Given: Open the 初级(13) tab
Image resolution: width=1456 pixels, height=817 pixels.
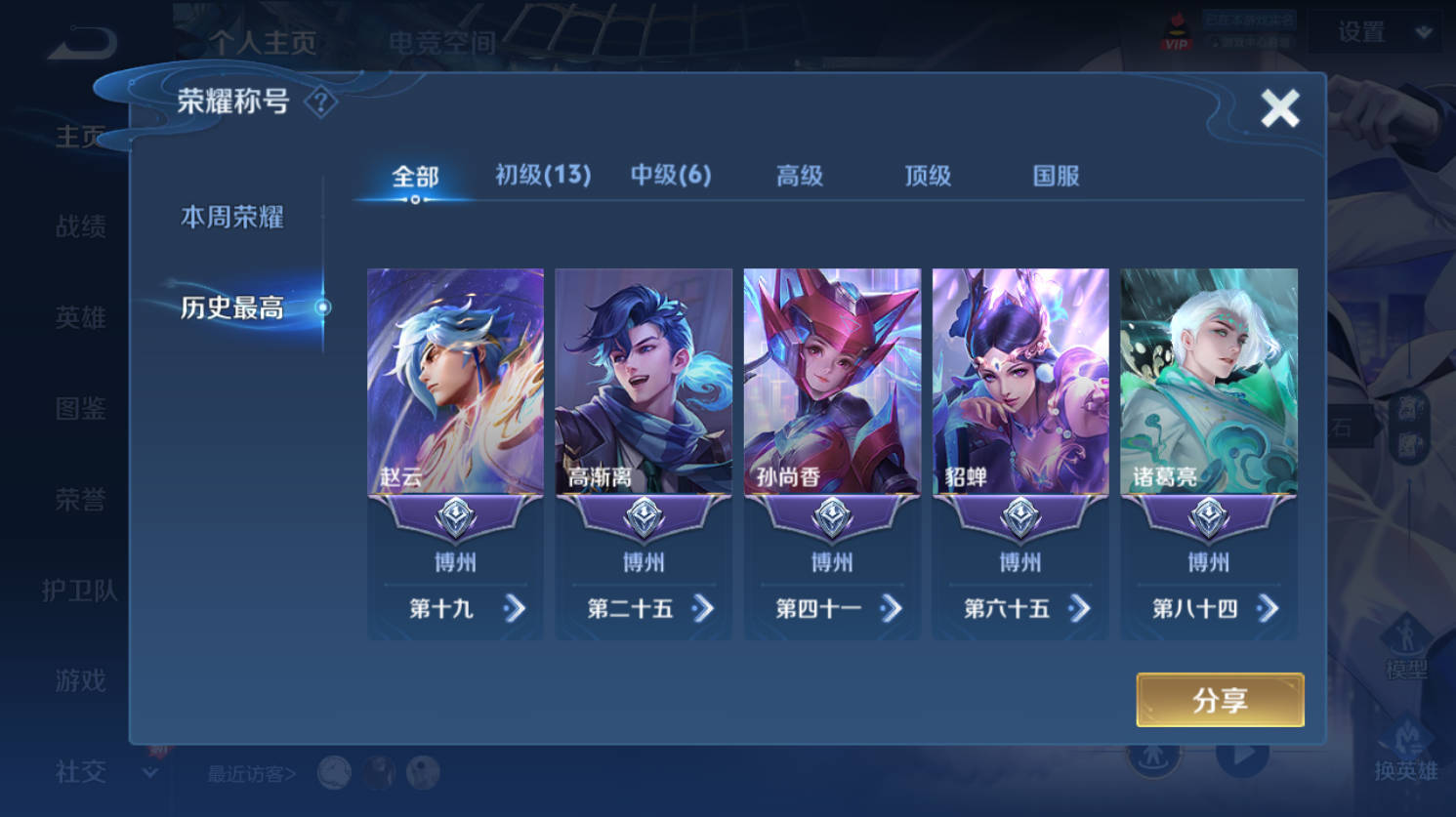Looking at the screenshot, I should point(543,176).
